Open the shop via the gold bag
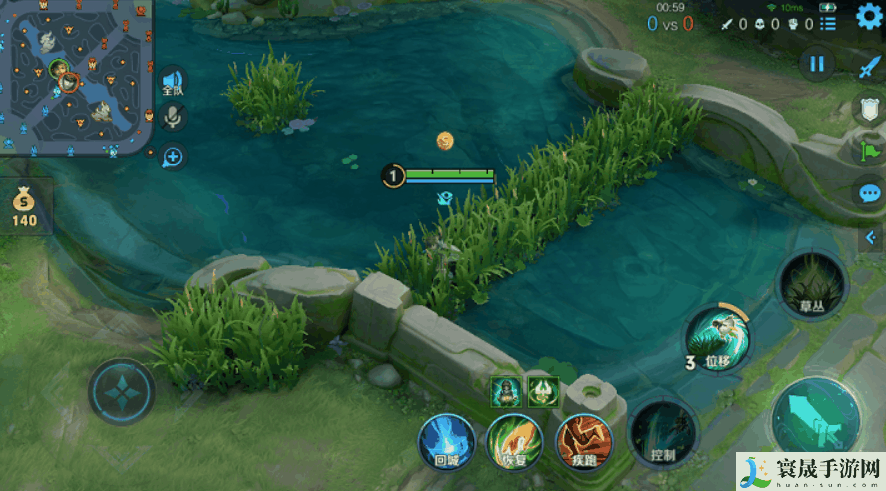Screen dimensions: 886x491 click(24, 205)
